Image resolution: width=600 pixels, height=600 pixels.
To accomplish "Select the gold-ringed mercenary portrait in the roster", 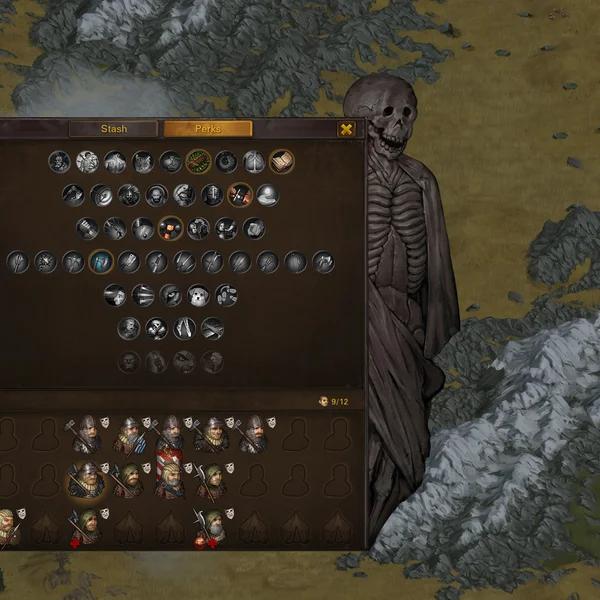I will 85,480.
